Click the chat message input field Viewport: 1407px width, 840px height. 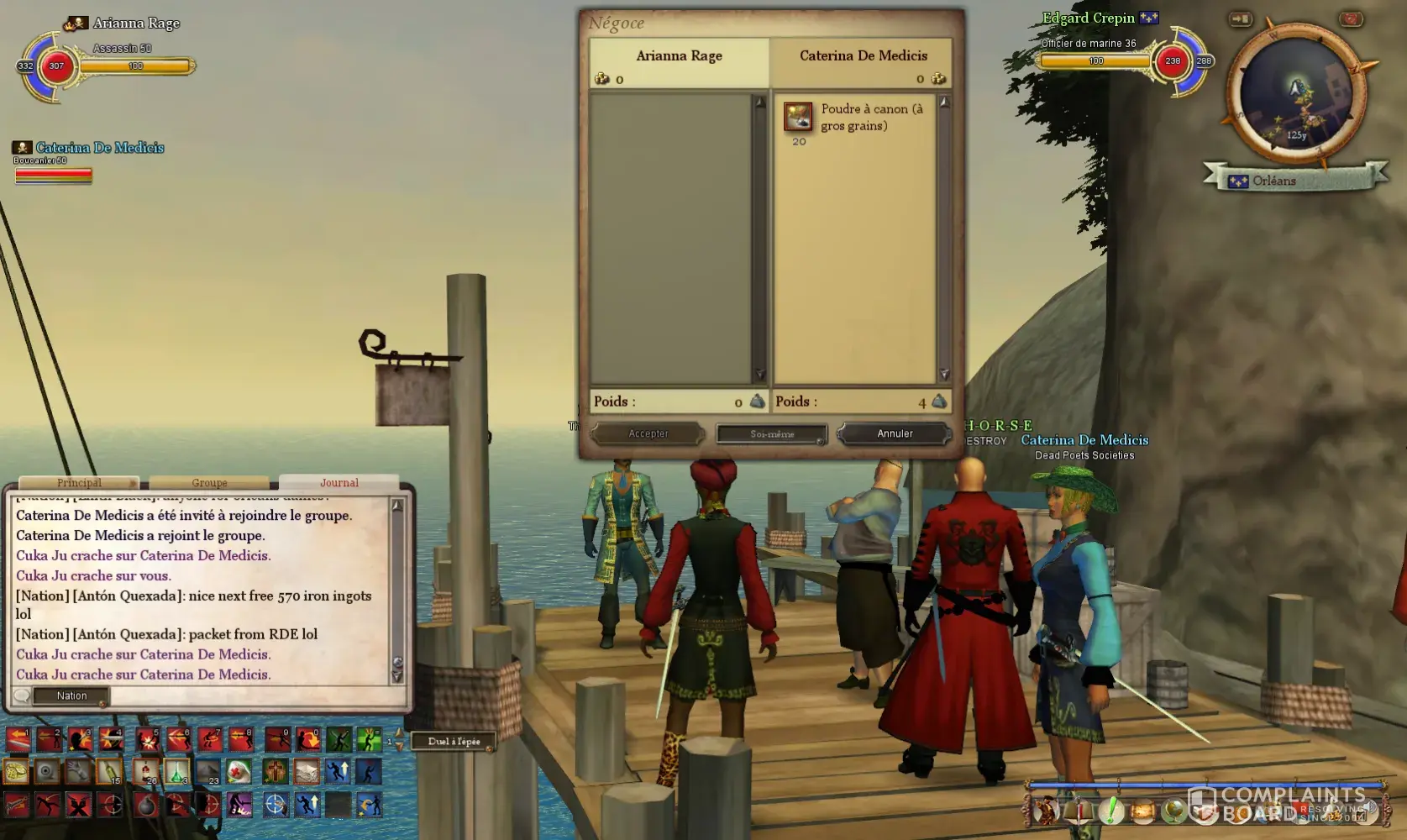click(x=252, y=696)
